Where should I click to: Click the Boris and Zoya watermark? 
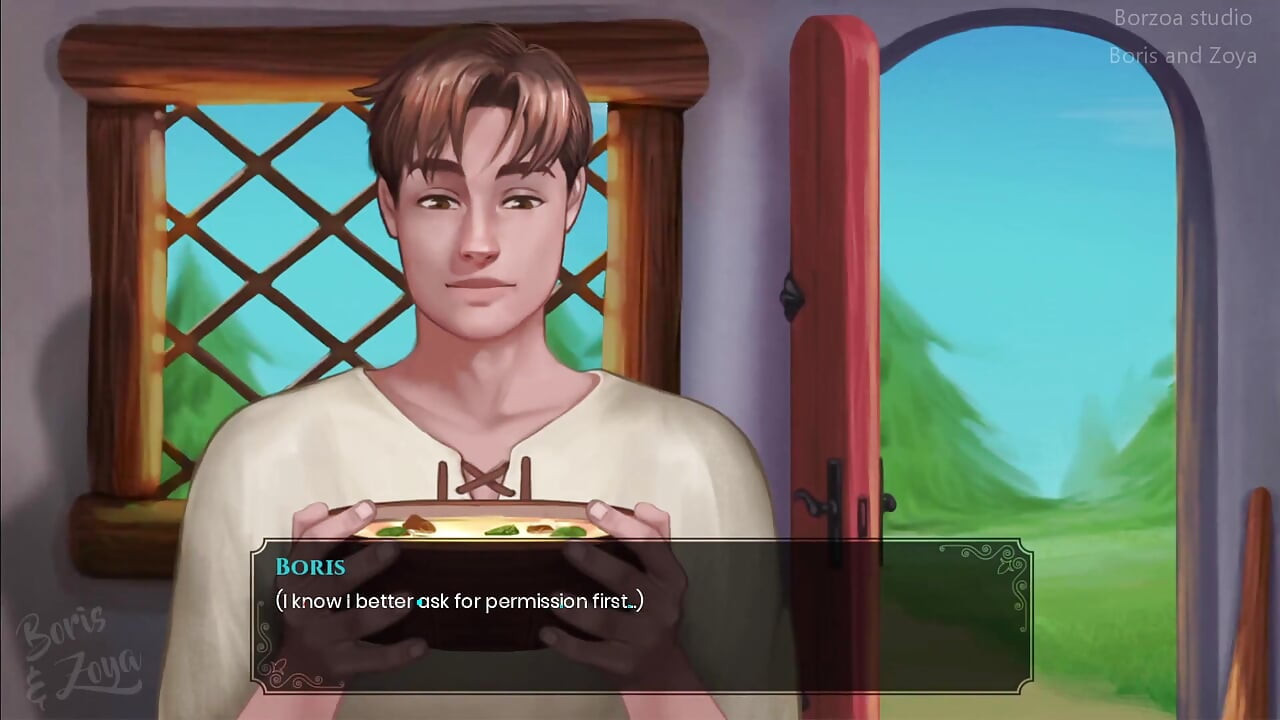point(1184,55)
